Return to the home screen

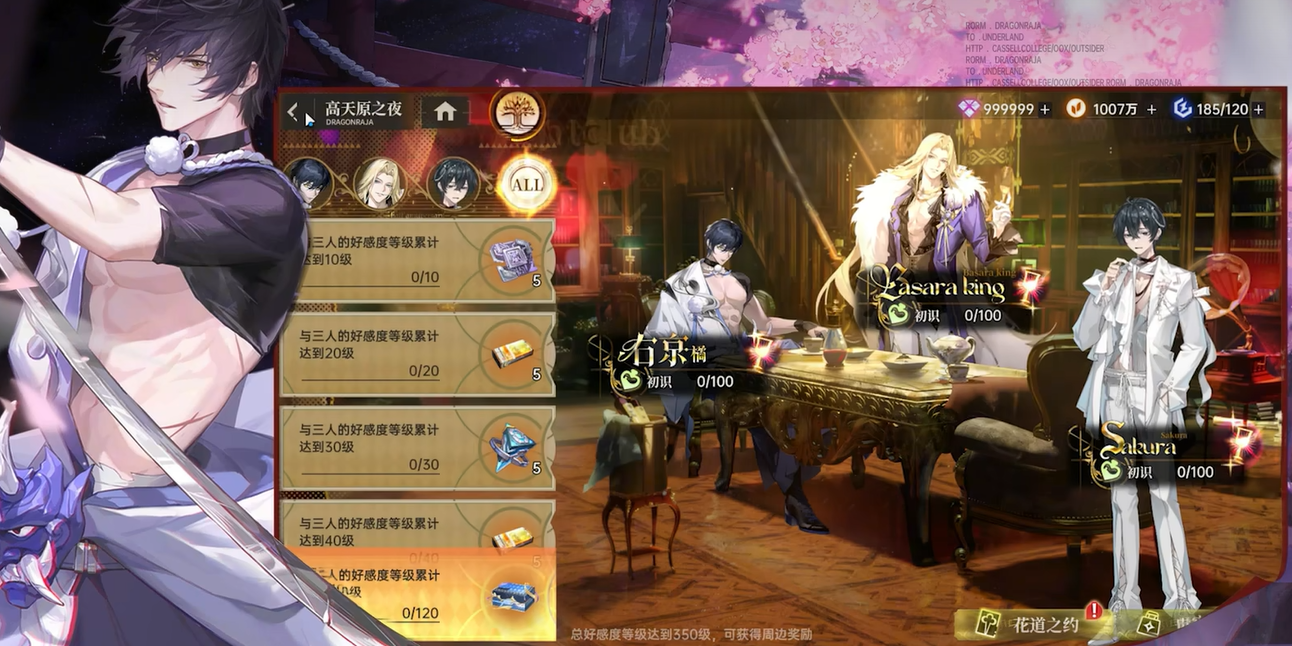point(445,112)
